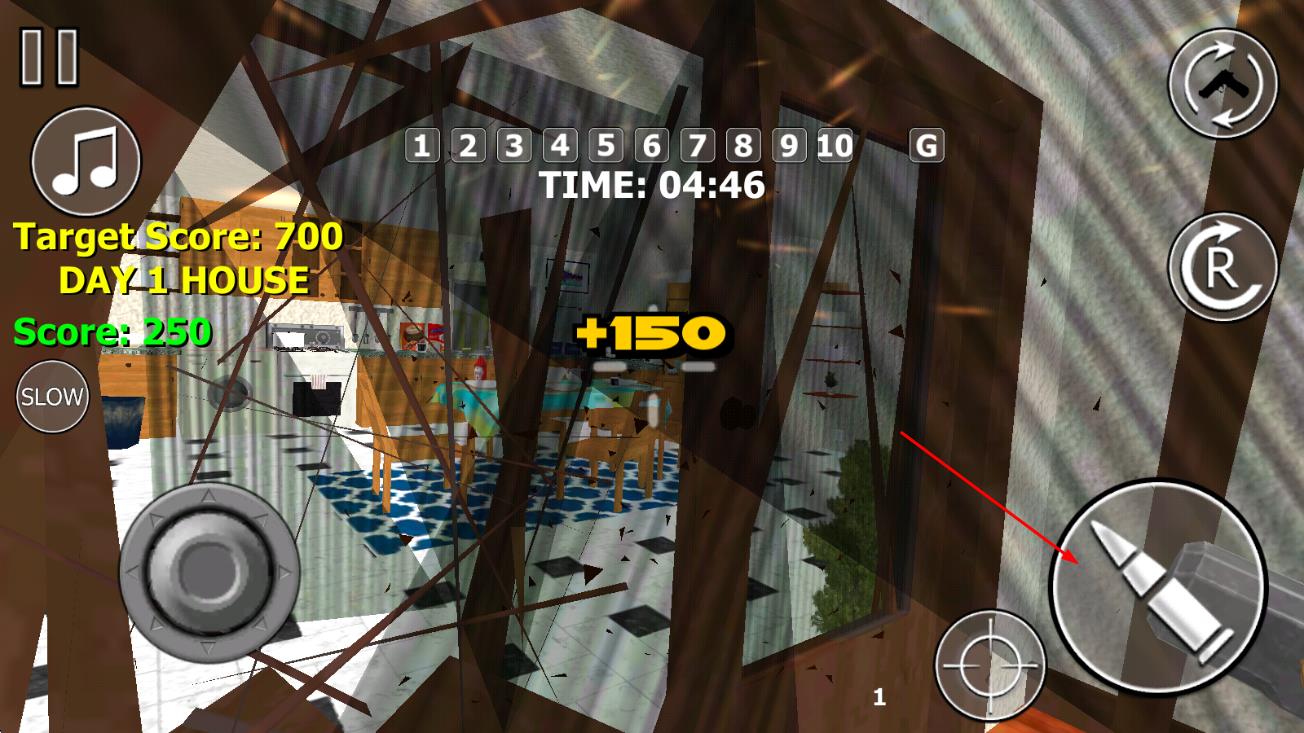
Task: Tap the virtual movement joystick
Action: click(209, 571)
